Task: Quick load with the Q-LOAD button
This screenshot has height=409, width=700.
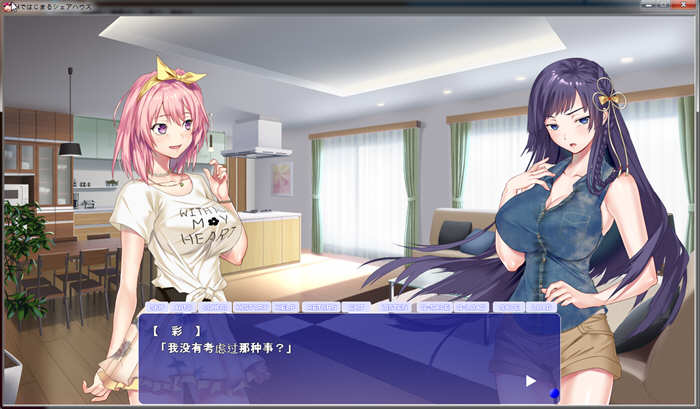Action: coord(471,307)
